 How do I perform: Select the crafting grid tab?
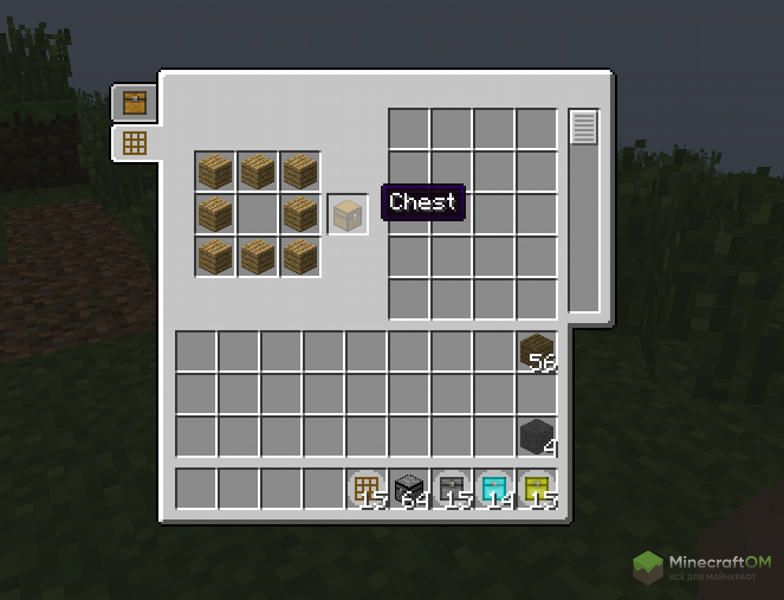(134, 143)
